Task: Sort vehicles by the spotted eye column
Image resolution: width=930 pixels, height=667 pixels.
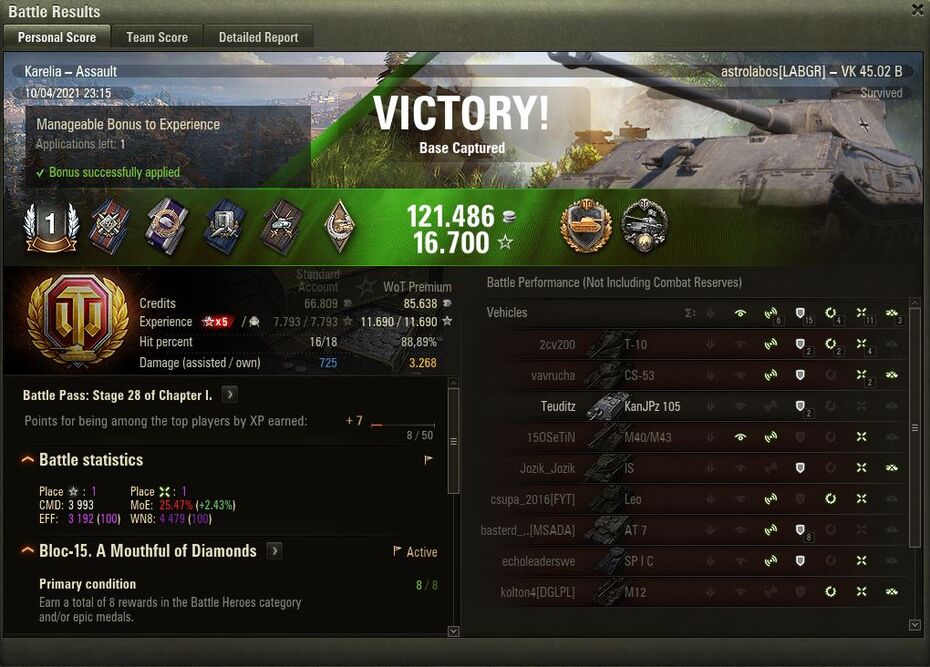Action: [740, 313]
